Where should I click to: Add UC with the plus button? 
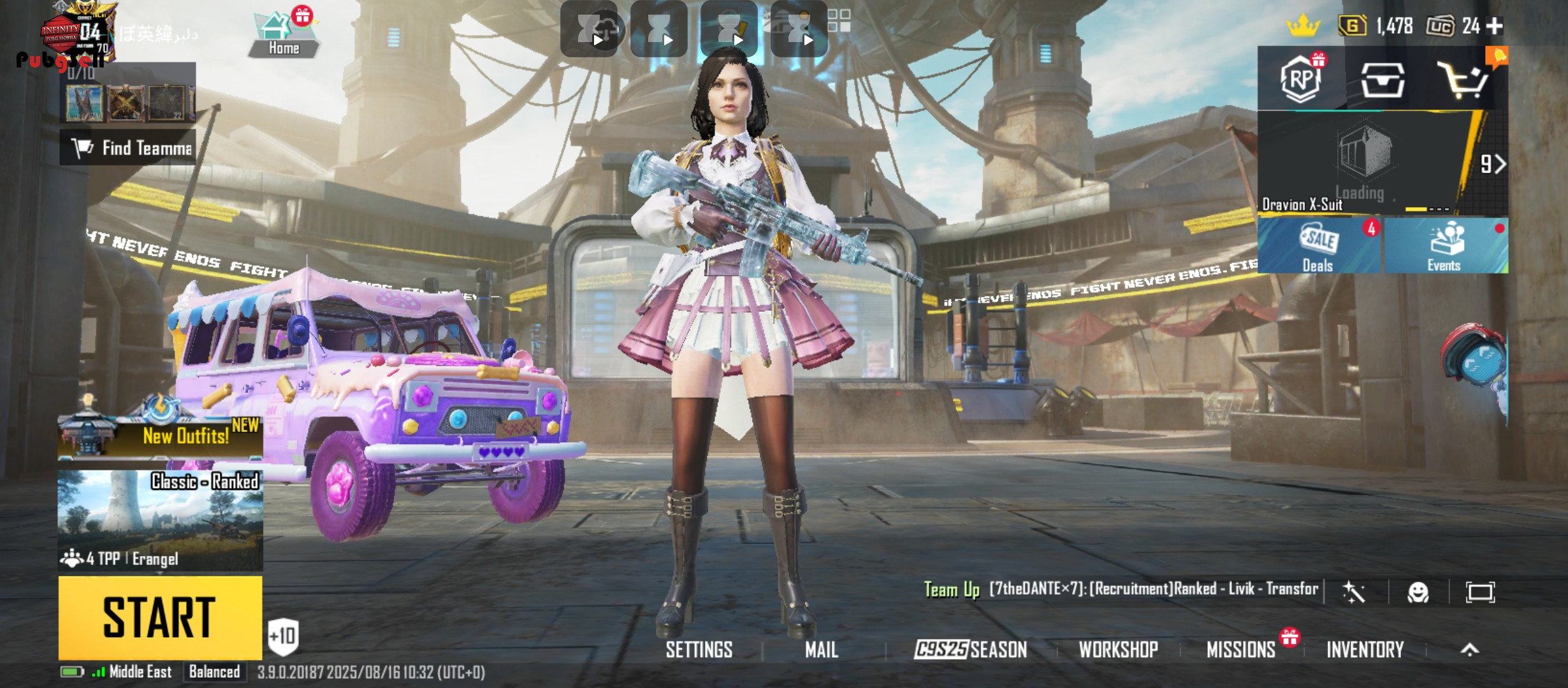[x=1495, y=26]
